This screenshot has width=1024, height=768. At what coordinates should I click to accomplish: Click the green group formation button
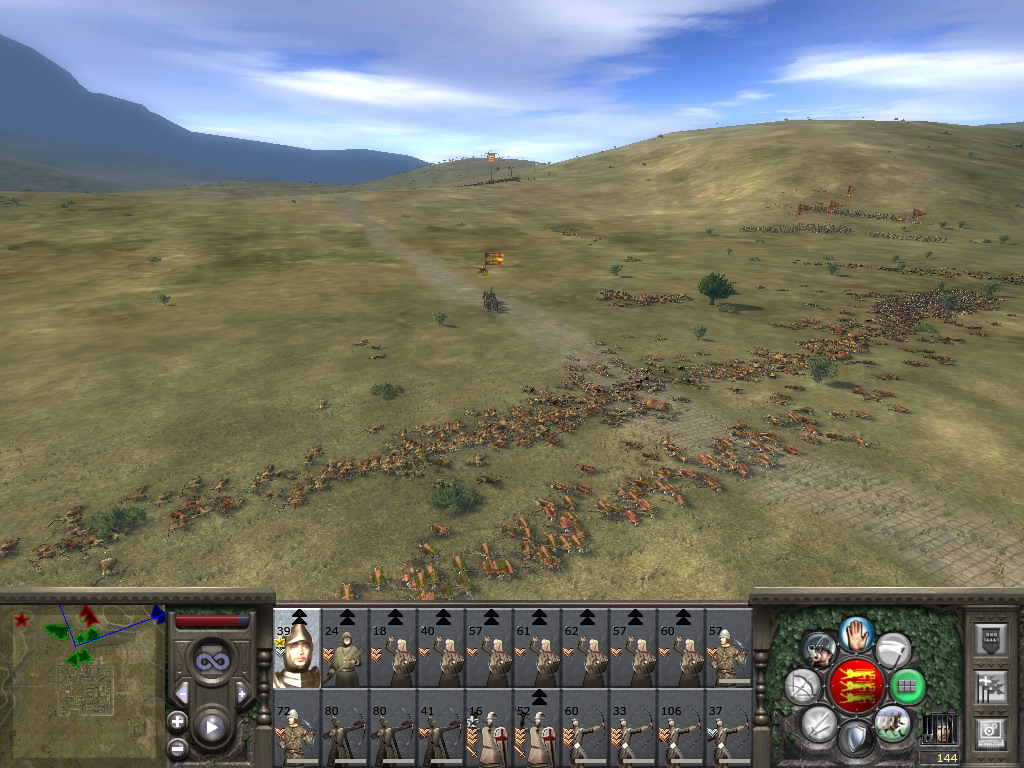point(907,686)
